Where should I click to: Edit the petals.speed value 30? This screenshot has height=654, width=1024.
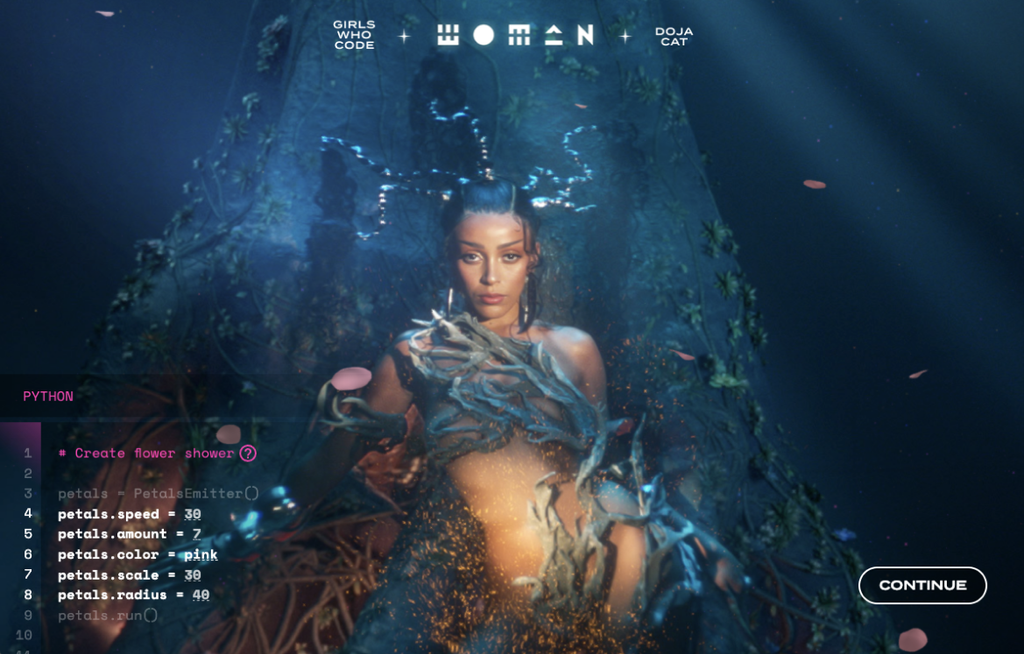(x=192, y=514)
